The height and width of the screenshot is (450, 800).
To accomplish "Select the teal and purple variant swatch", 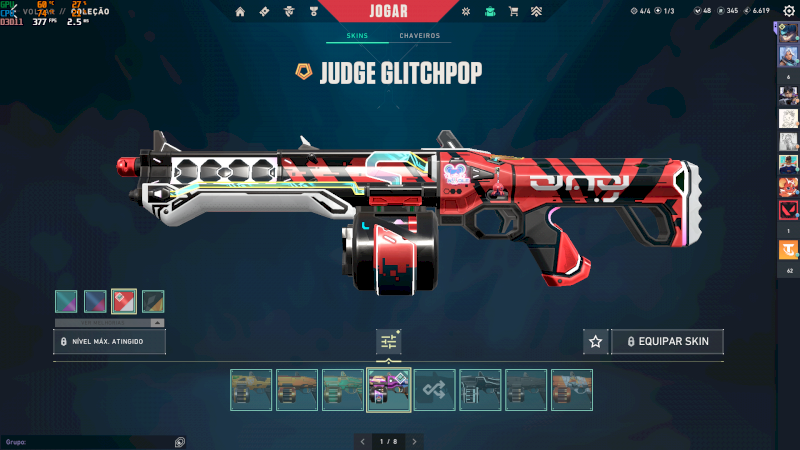I will point(67,301).
